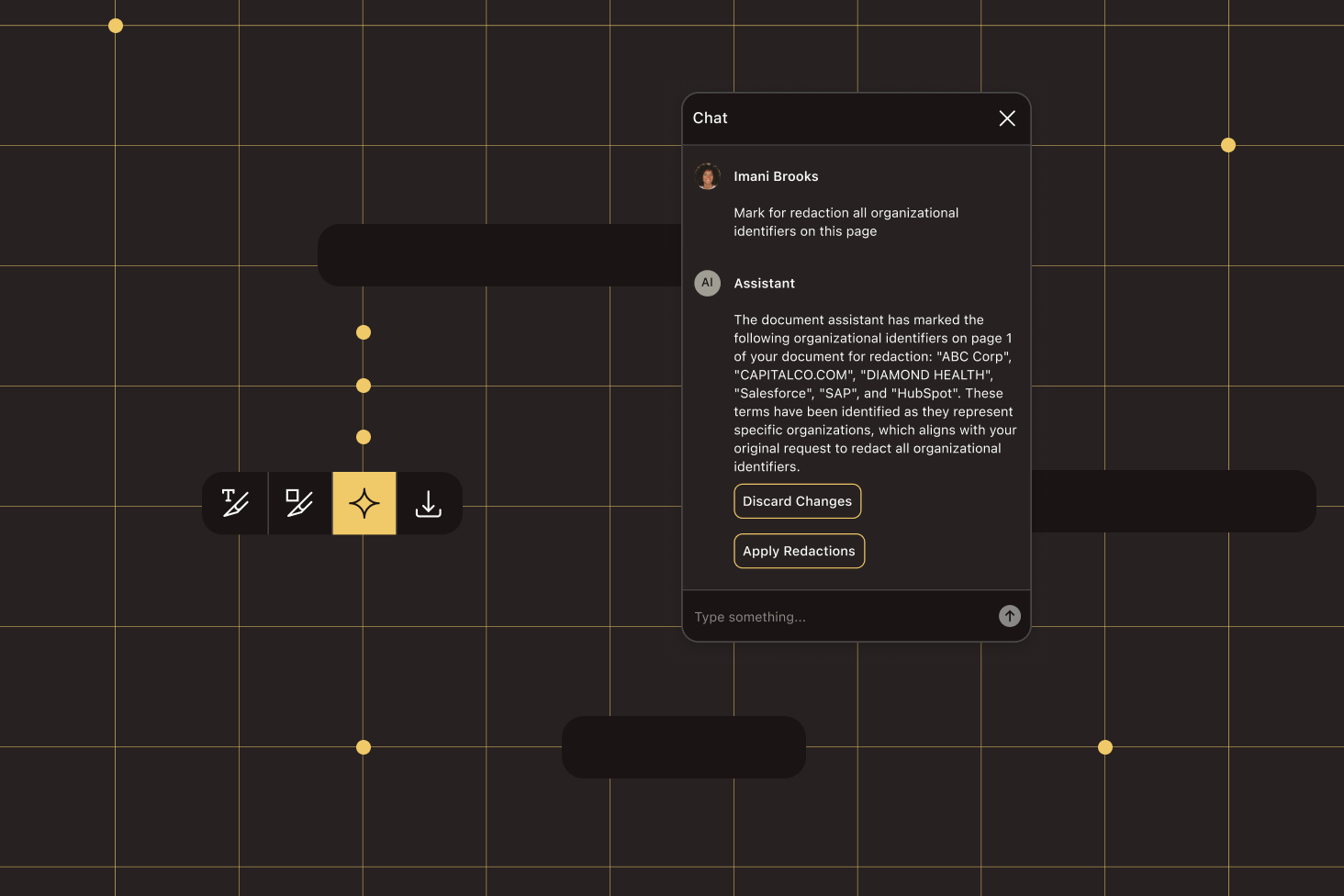The image size is (1344, 896).
Task: Click the bottom-center redacted block
Action: pyautogui.click(x=683, y=746)
